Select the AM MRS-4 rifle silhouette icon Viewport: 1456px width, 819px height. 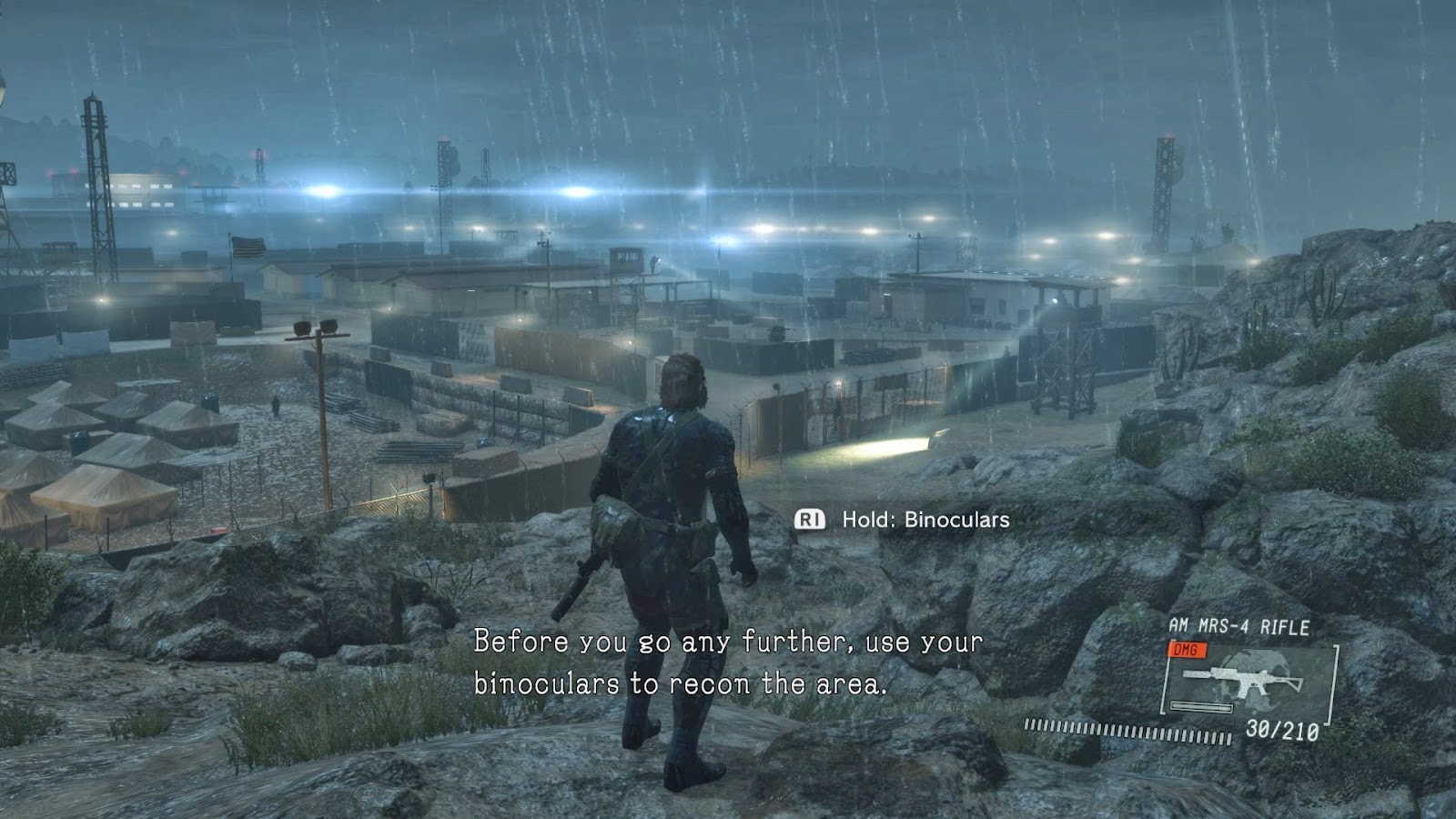click(1242, 681)
